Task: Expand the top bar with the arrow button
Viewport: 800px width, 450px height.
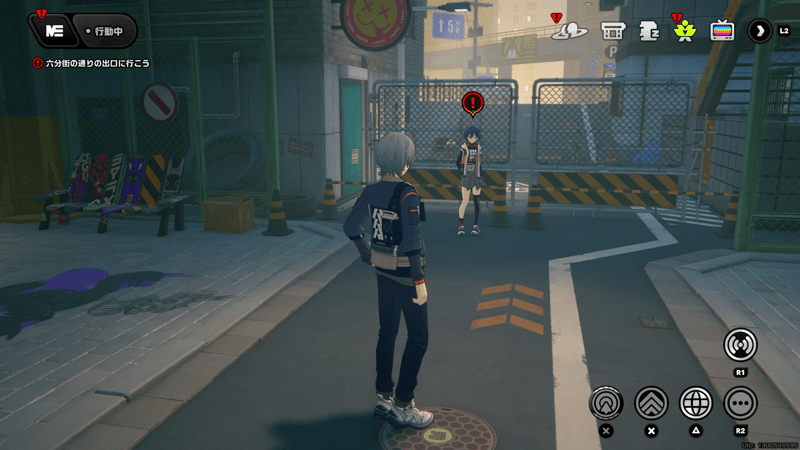Action: 761,31
